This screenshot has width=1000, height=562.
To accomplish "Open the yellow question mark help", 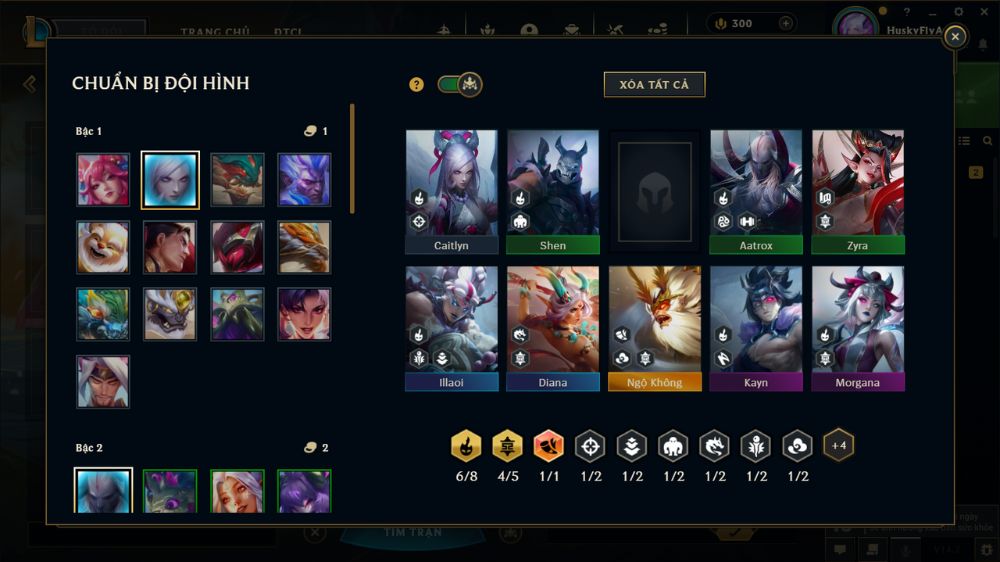I will tap(417, 85).
